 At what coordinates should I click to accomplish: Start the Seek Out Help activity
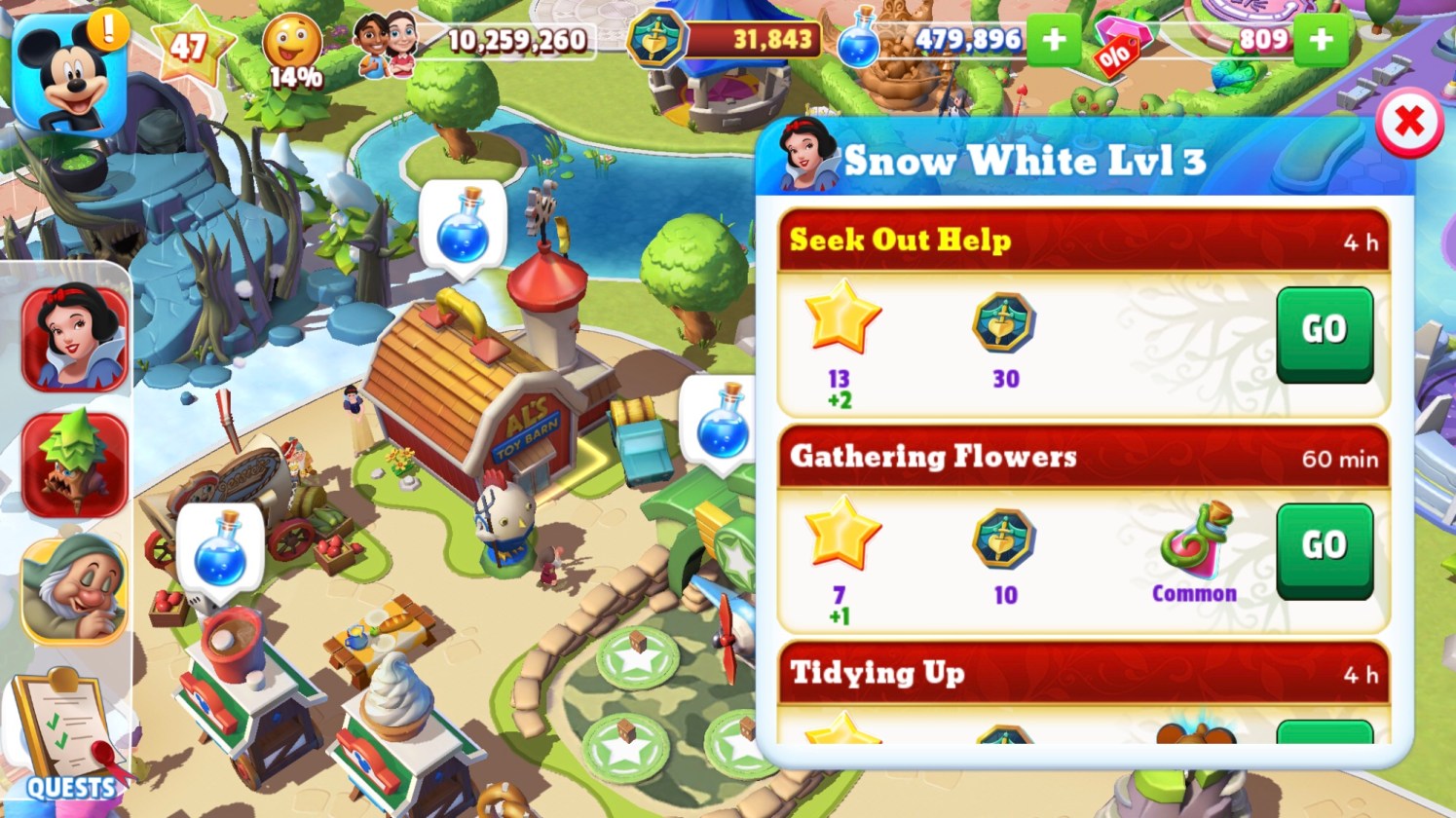1324,332
